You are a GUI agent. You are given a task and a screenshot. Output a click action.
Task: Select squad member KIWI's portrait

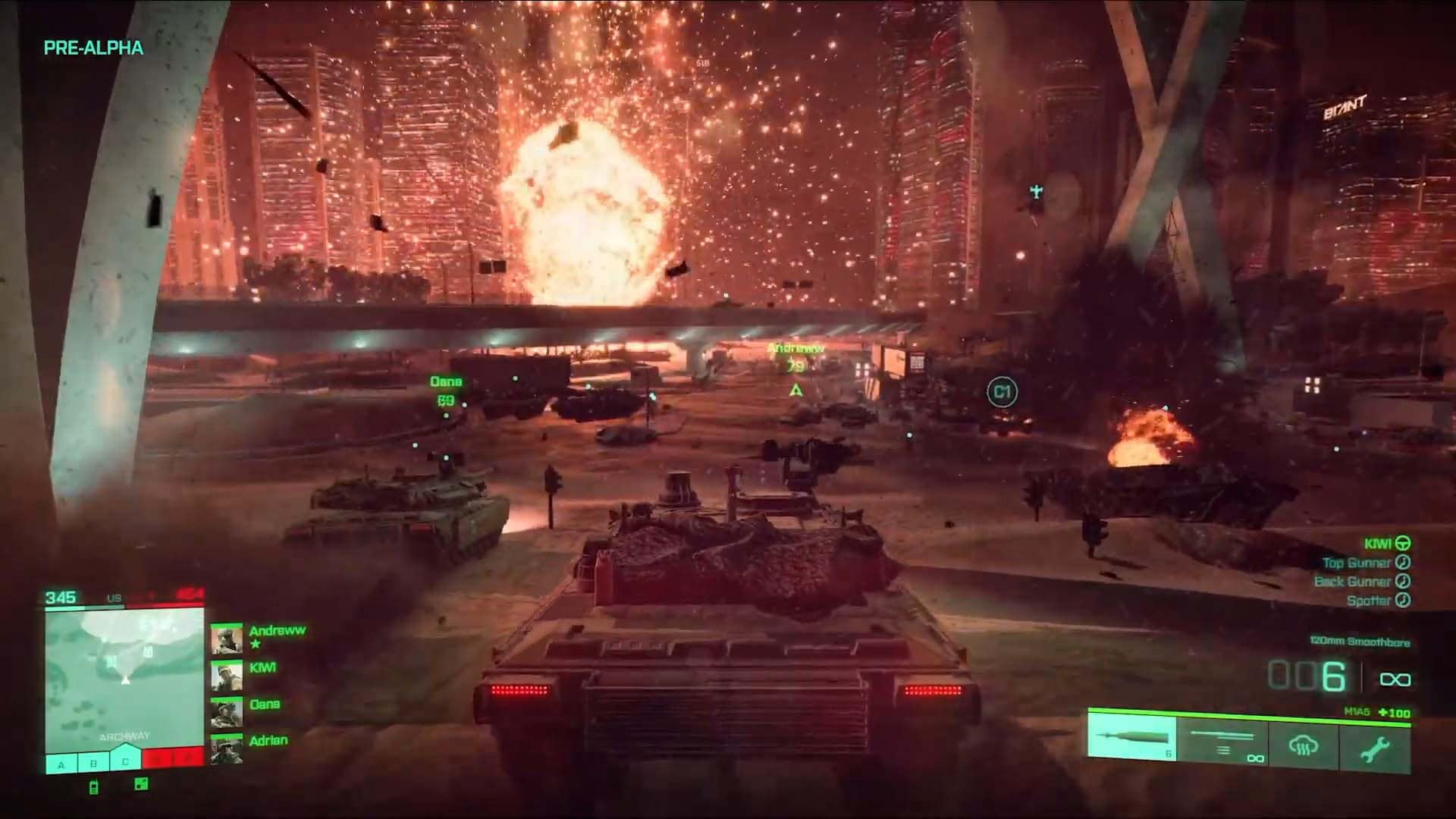[226, 676]
